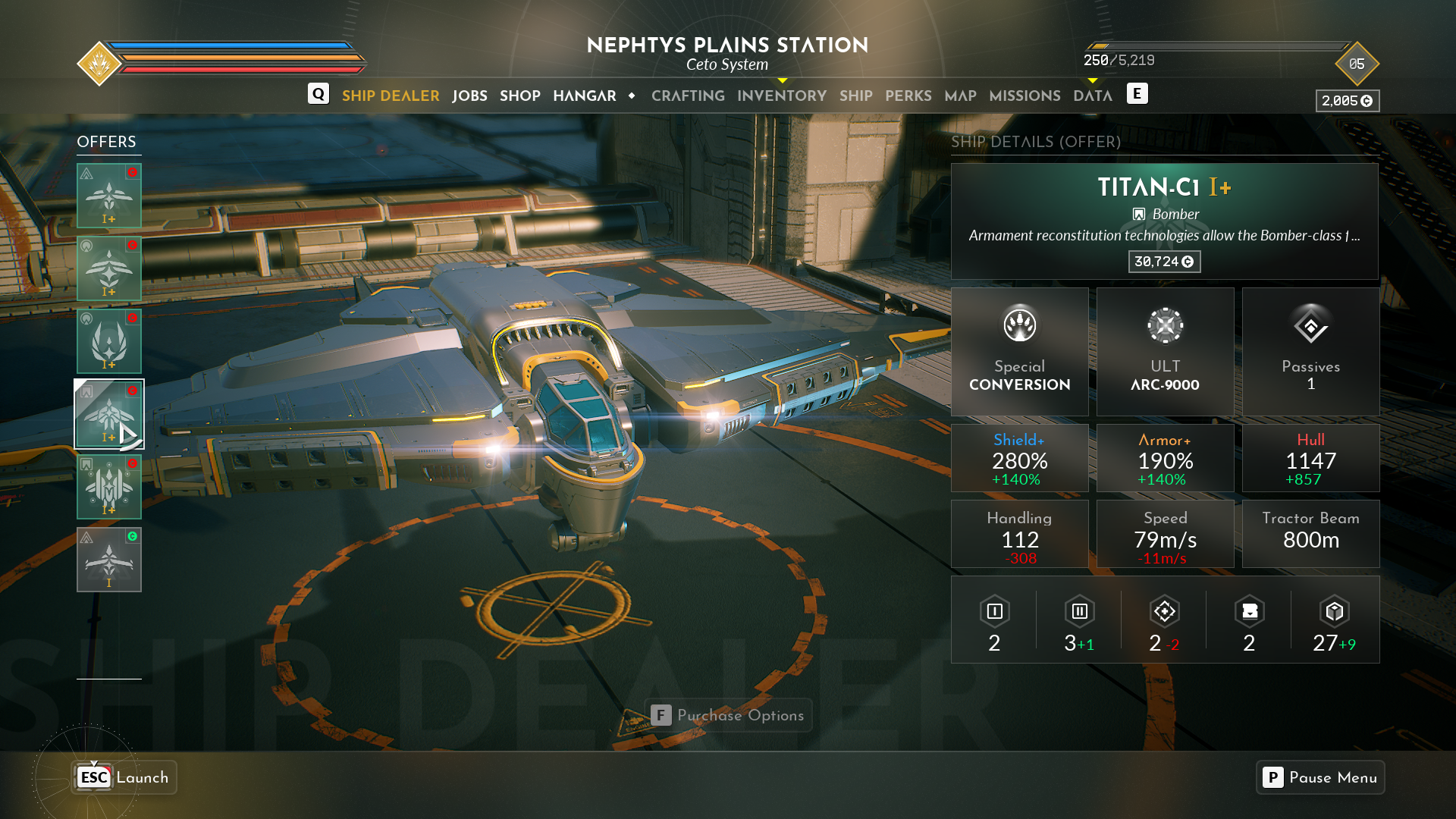Viewport: 1456px width, 819px height.
Task: Choose the only tier I ship offer
Action: (x=109, y=560)
